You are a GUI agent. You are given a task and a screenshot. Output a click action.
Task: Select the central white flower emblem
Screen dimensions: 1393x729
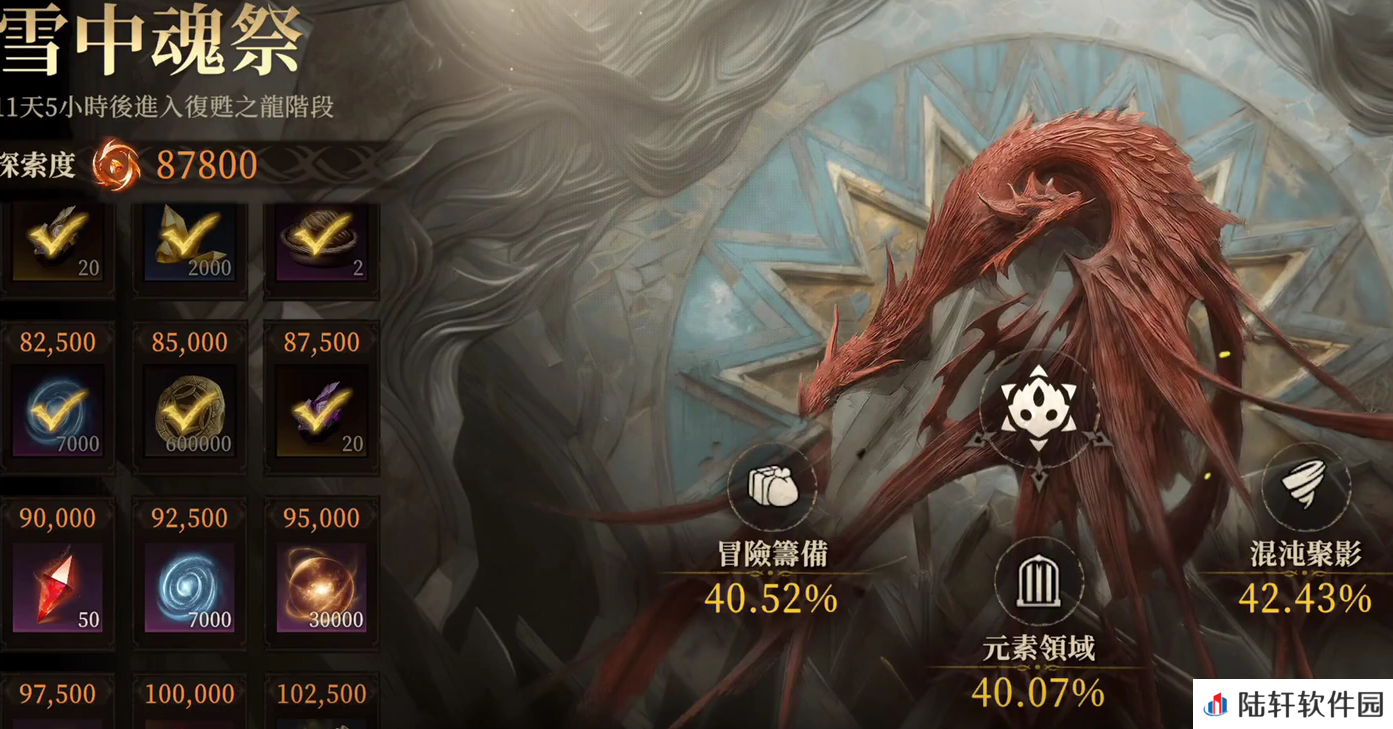(x=1039, y=408)
